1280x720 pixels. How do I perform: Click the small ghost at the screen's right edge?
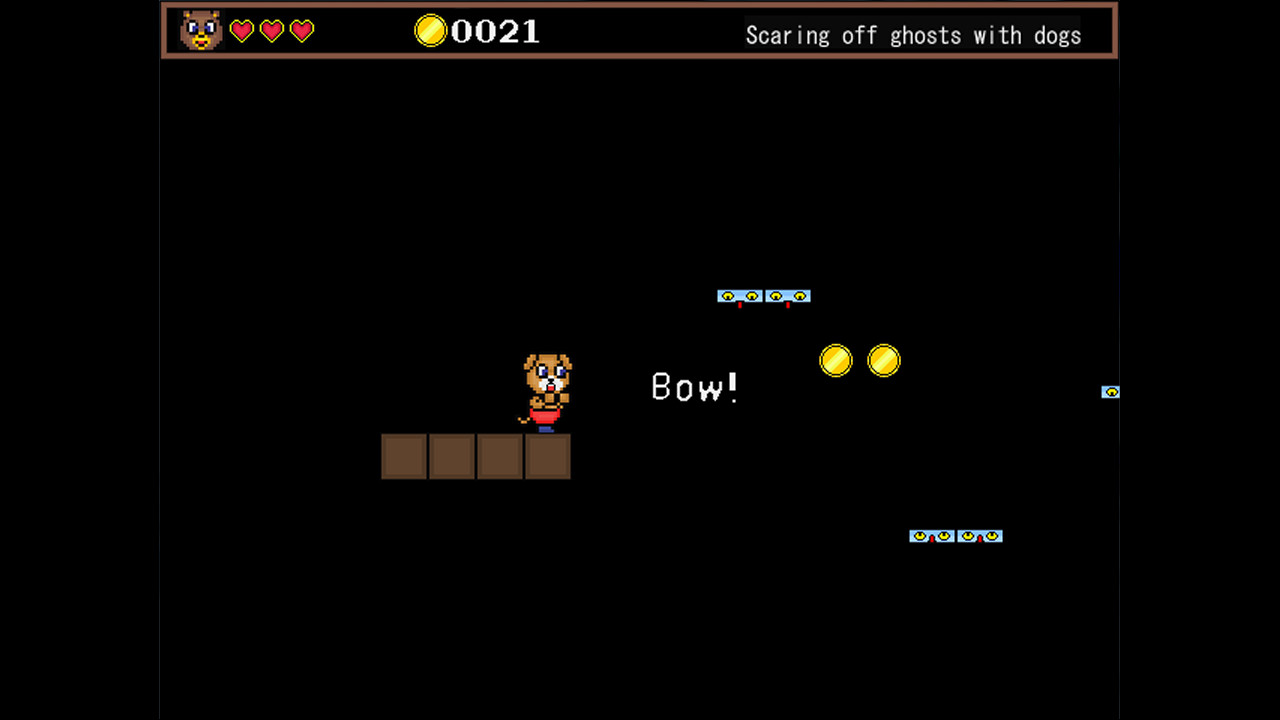(1110, 392)
